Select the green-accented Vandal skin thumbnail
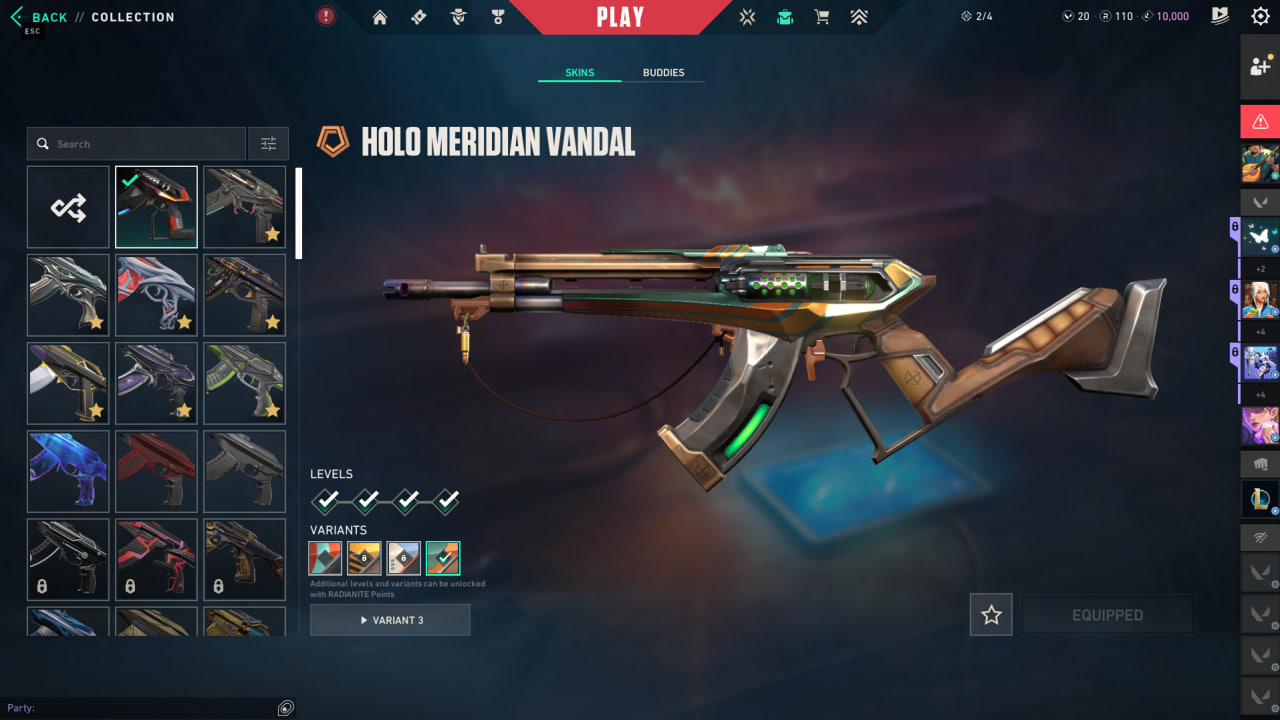The image size is (1280, 720). tap(244, 383)
